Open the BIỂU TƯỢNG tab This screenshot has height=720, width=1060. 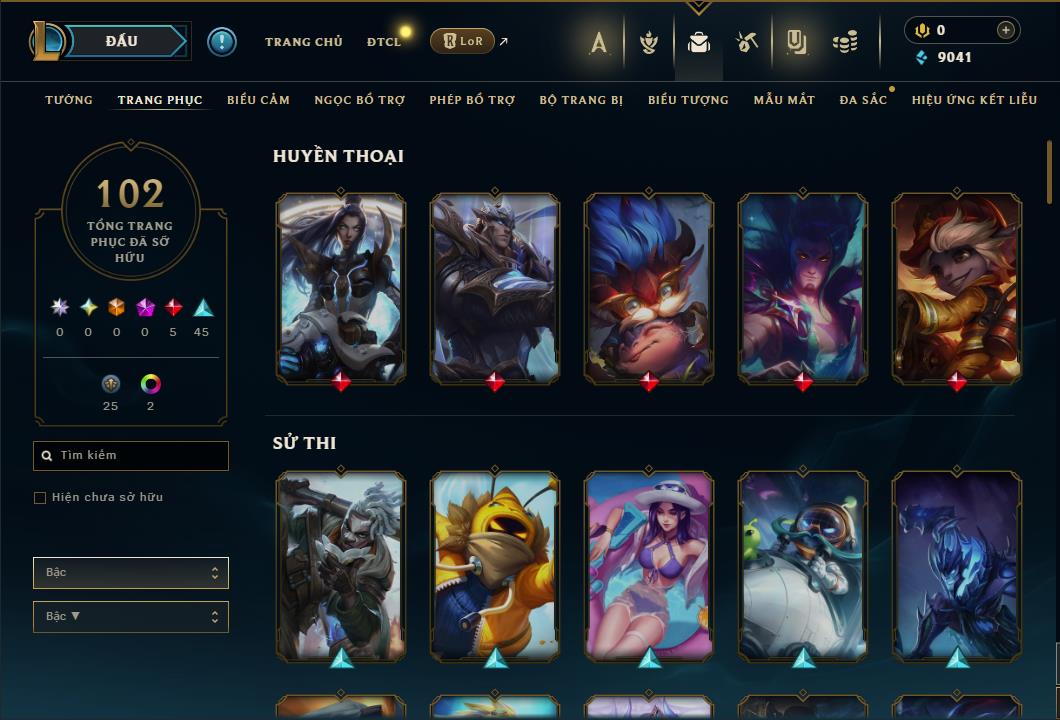click(x=688, y=100)
